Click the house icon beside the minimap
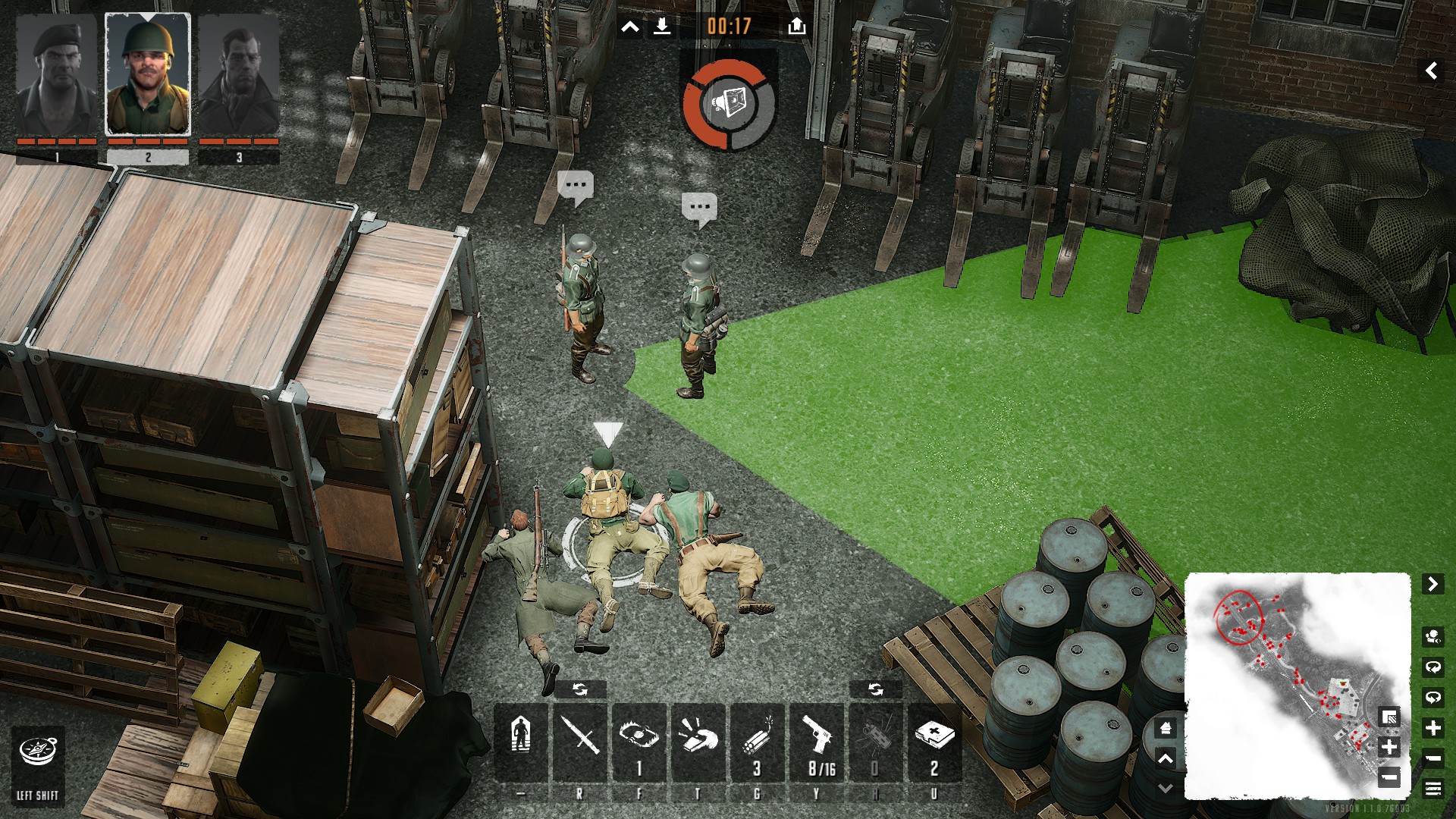The image size is (1456, 819). click(1166, 729)
